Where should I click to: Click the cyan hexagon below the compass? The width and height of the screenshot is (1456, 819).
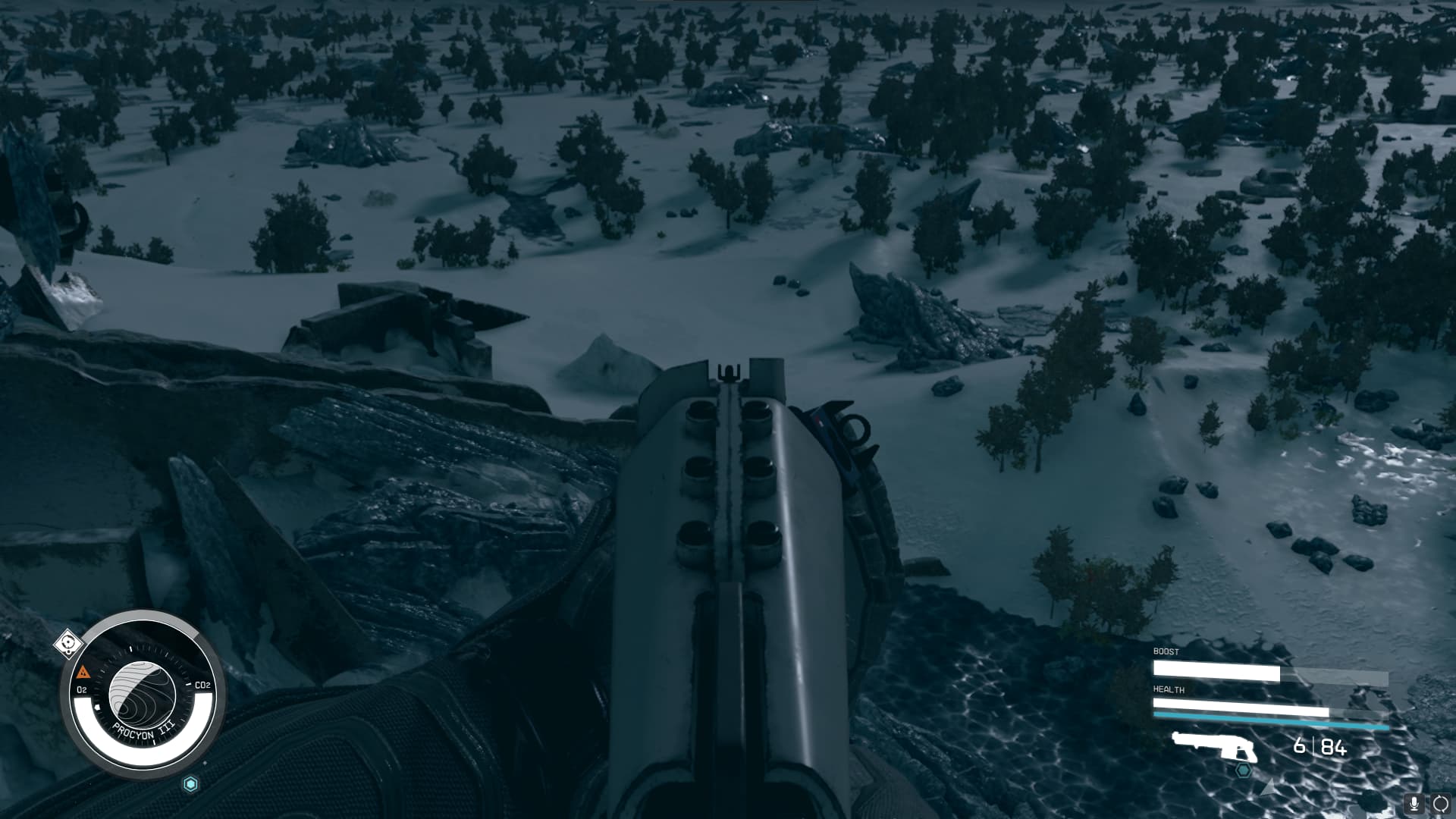click(x=190, y=784)
